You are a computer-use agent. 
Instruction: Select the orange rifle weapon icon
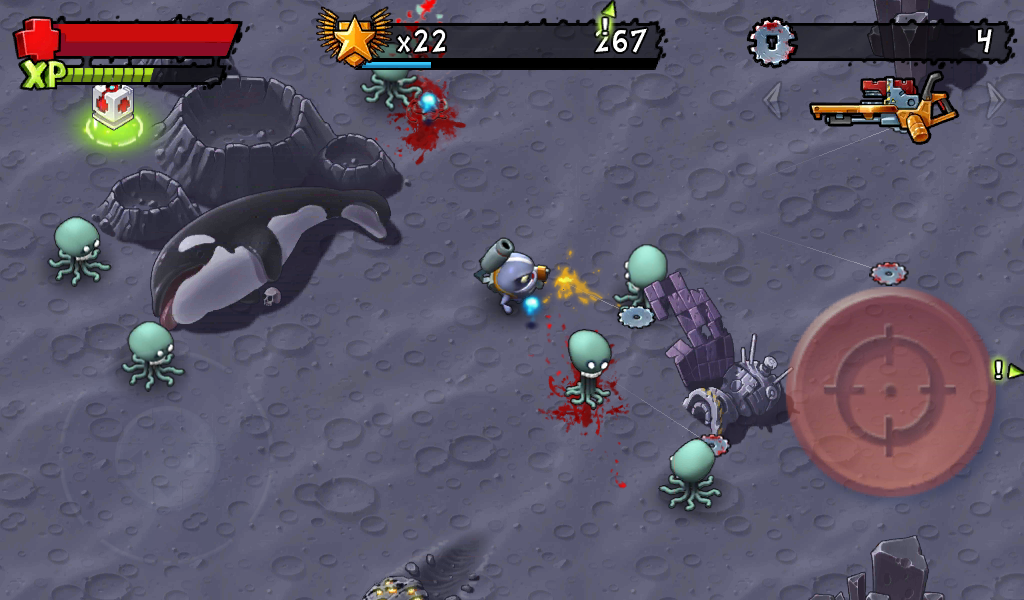[x=880, y=106]
